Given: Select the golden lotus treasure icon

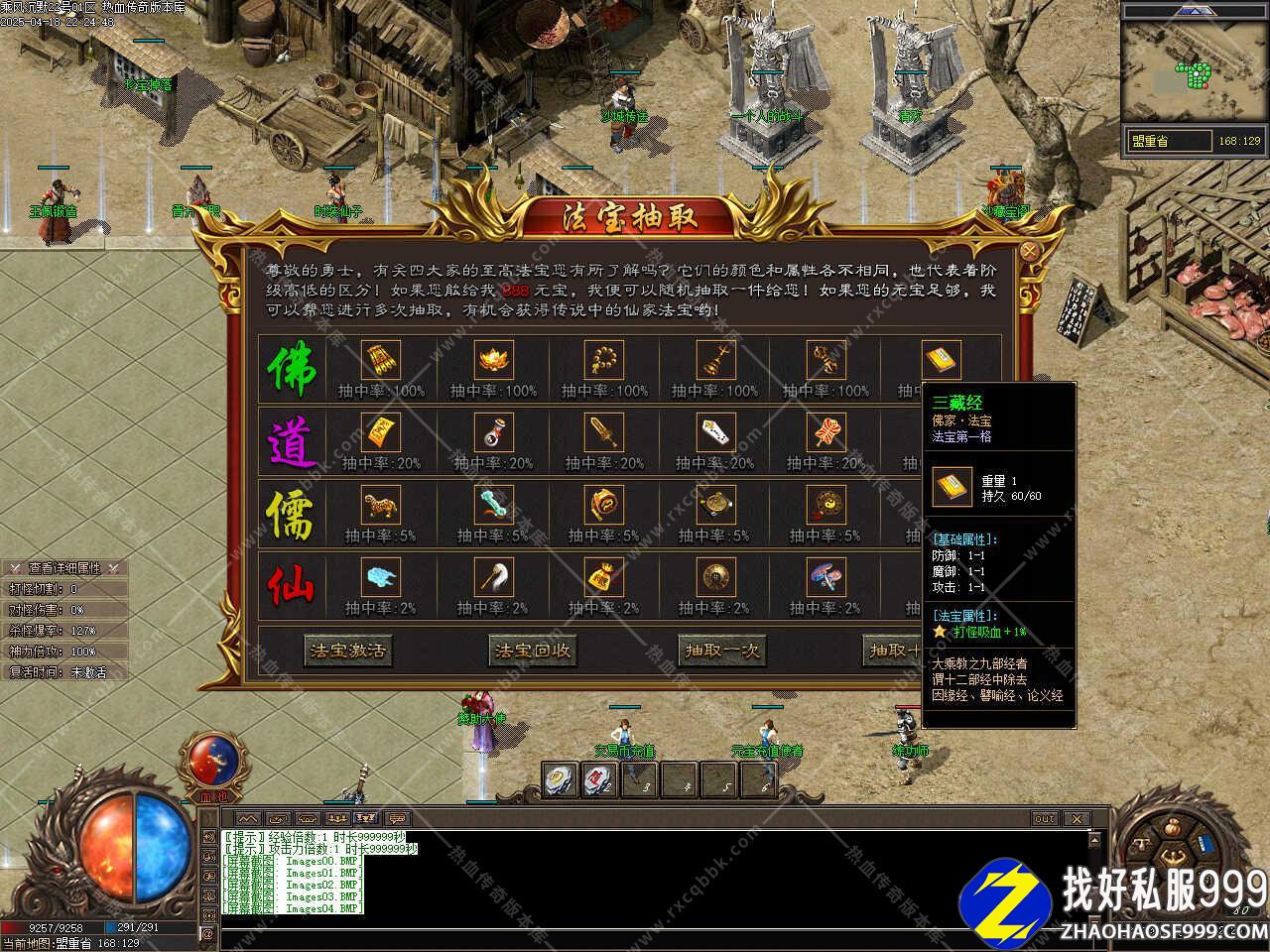Looking at the screenshot, I should pos(492,360).
